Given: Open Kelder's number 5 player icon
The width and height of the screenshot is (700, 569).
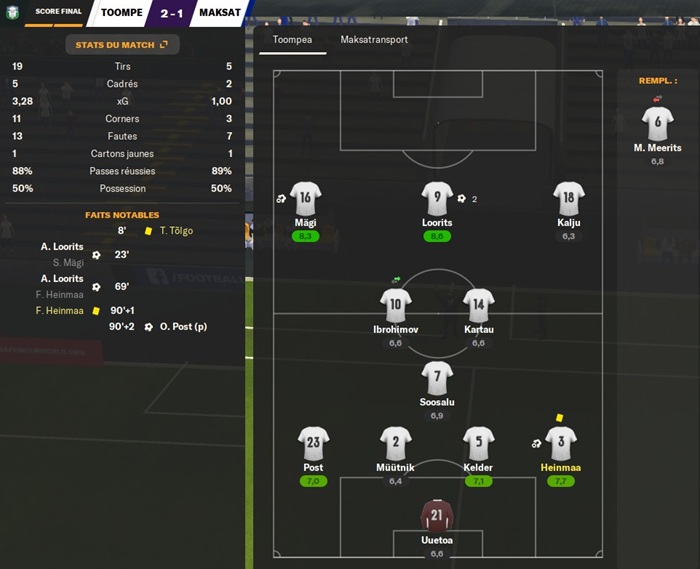Looking at the screenshot, I should pos(479,442).
